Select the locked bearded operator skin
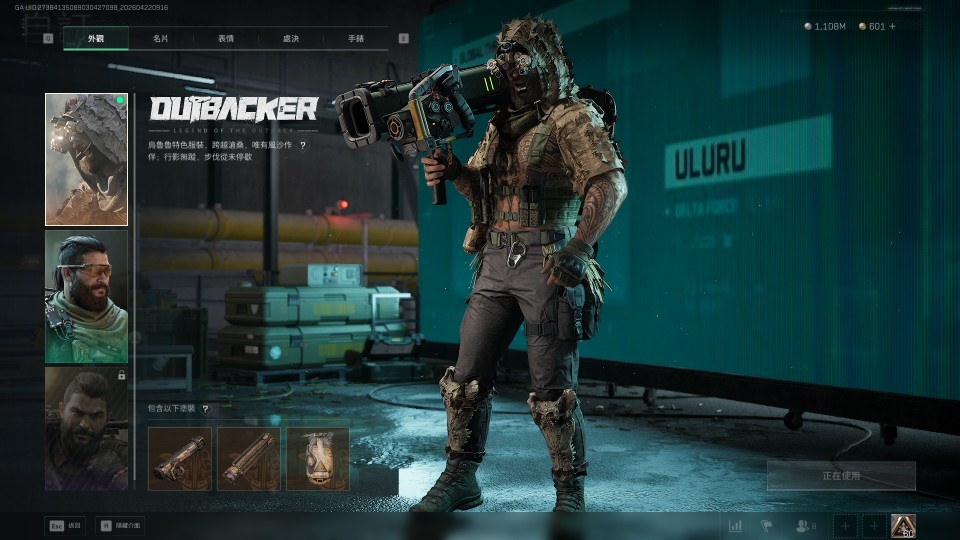960x540 pixels. coord(86,428)
